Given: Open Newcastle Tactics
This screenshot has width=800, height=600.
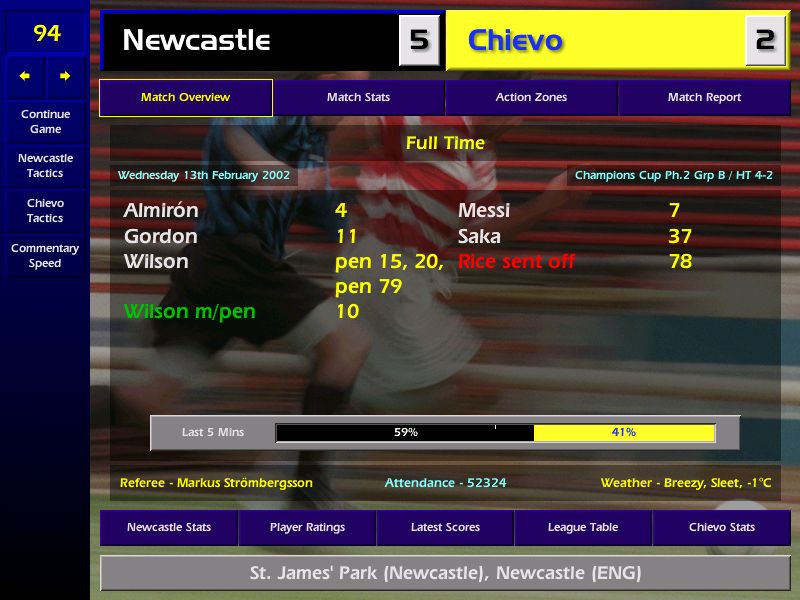Looking at the screenshot, I should [45, 166].
